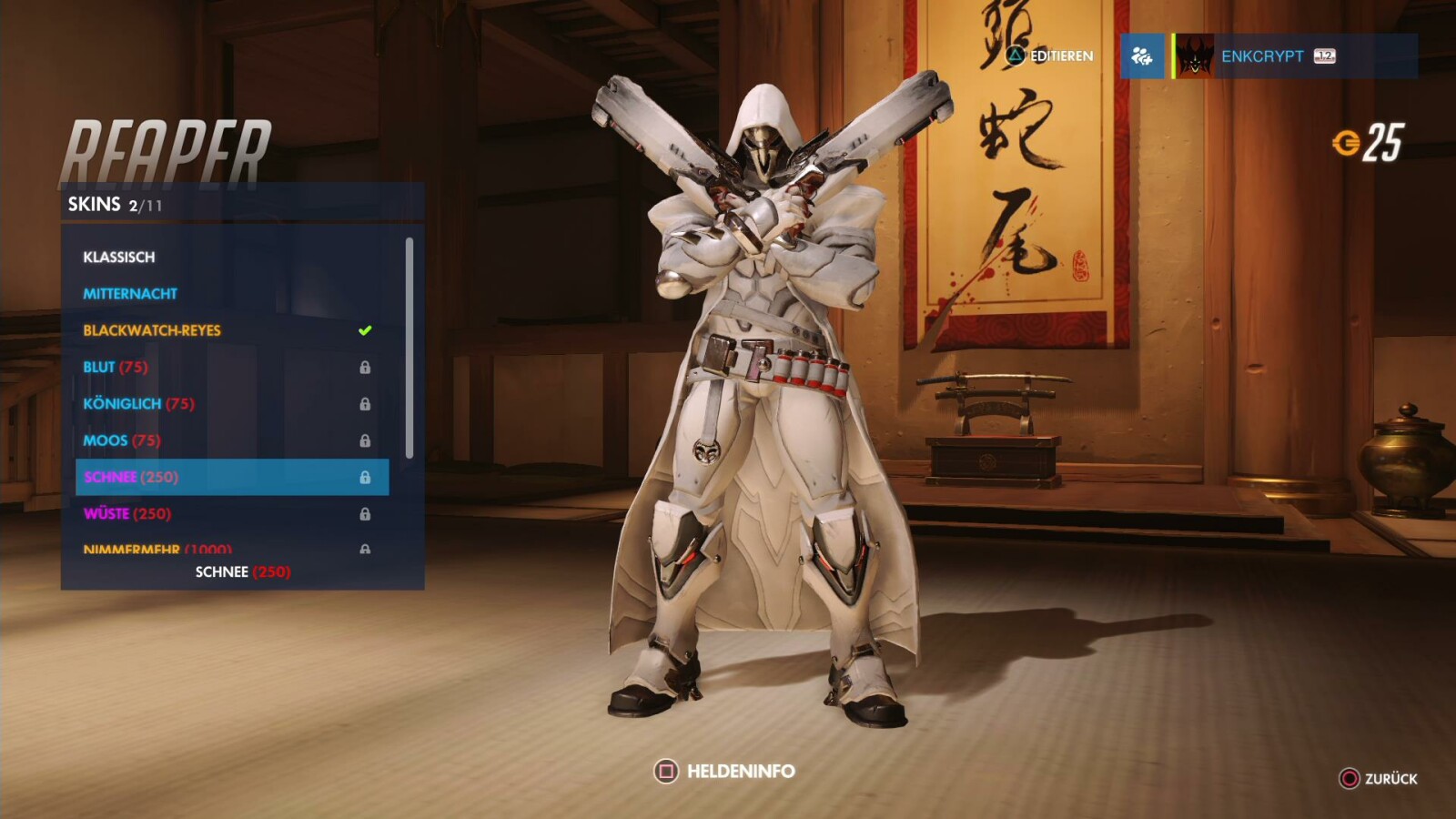
Task: Click the green checkmark on Blackwatch-Reyes
Action: 364,330
